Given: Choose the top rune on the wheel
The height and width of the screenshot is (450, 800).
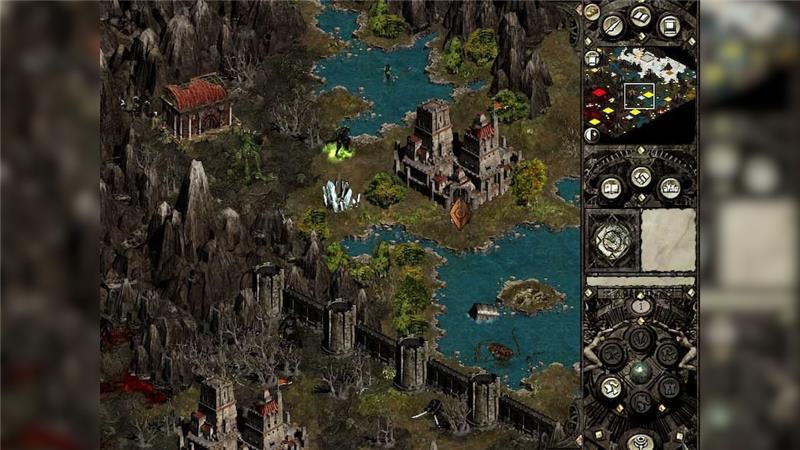Looking at the screenshot, I should [x=641, y=335].
